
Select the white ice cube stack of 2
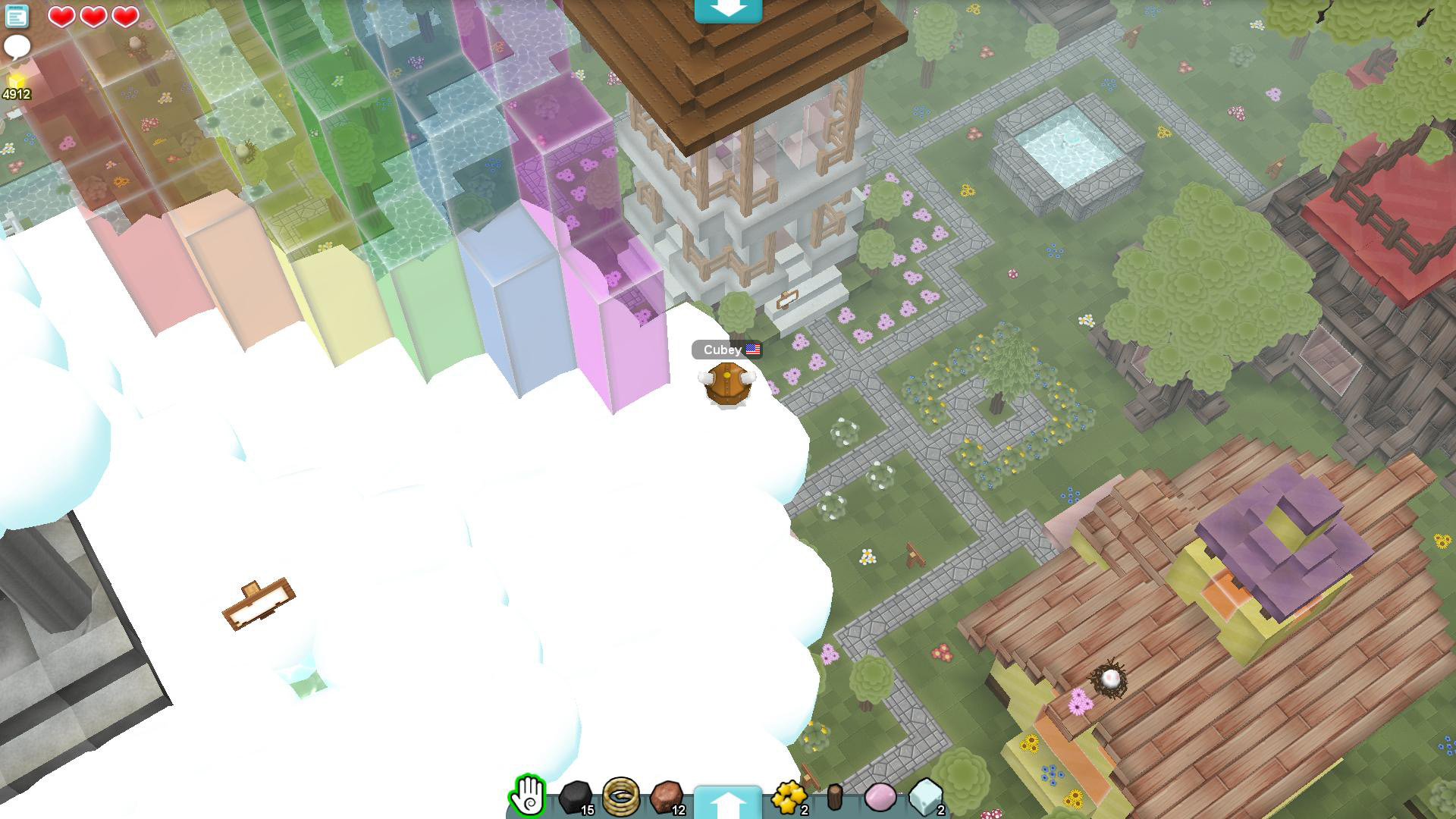[925, 799]
